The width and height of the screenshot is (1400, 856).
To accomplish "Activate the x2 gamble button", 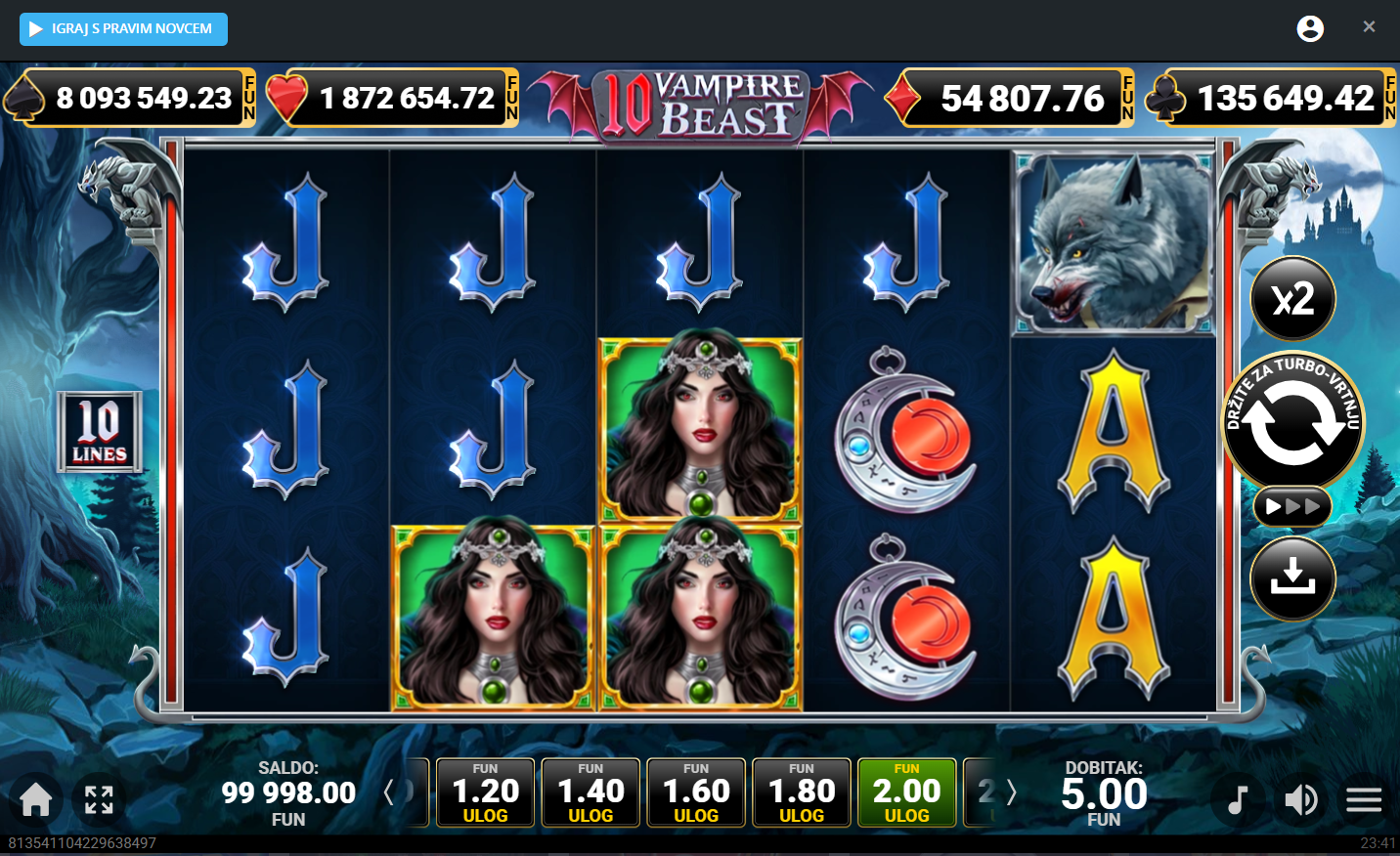I will pyautogui.click(x=1292, y=298).
